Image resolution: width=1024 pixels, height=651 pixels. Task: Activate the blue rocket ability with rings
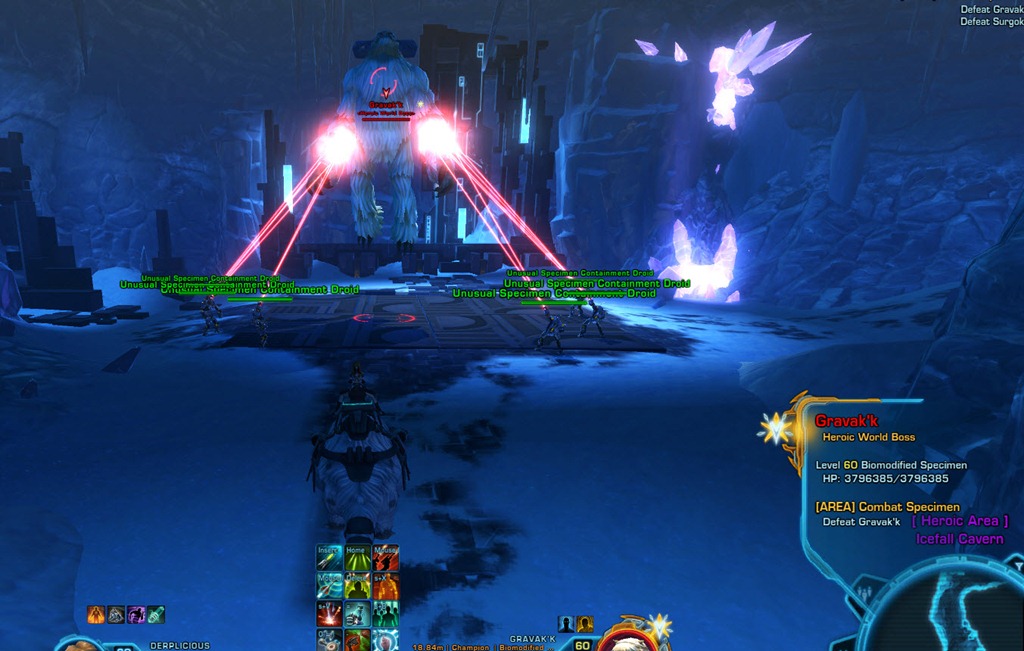click(329, 584)
